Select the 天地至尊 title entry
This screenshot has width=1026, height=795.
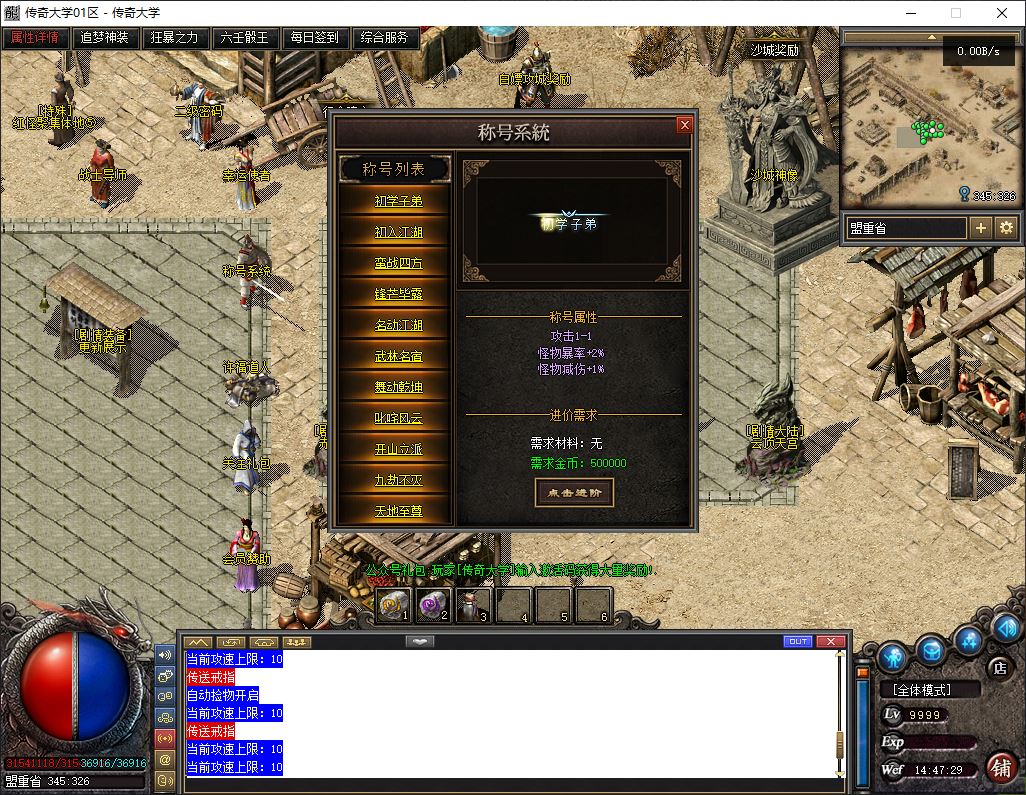[398, 511]
